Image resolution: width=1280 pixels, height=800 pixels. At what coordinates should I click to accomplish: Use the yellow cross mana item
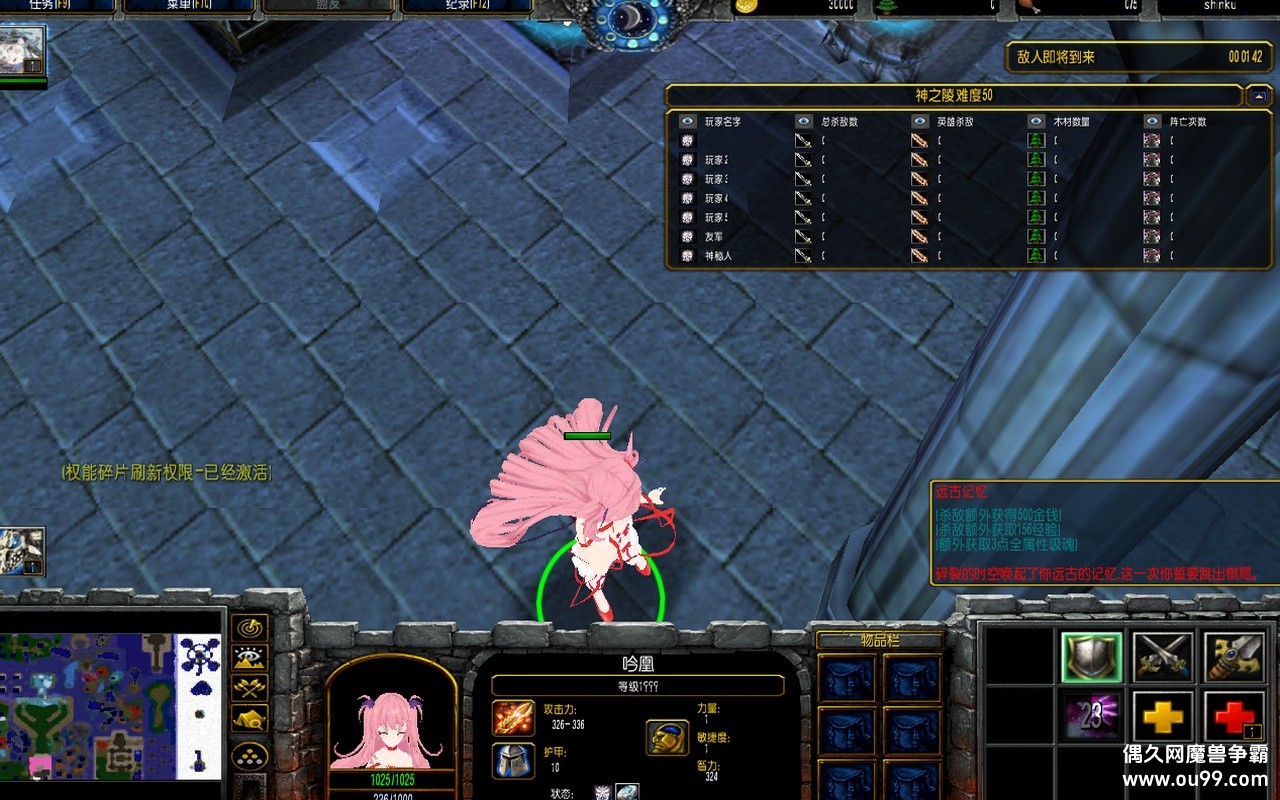click(1163, 715)
